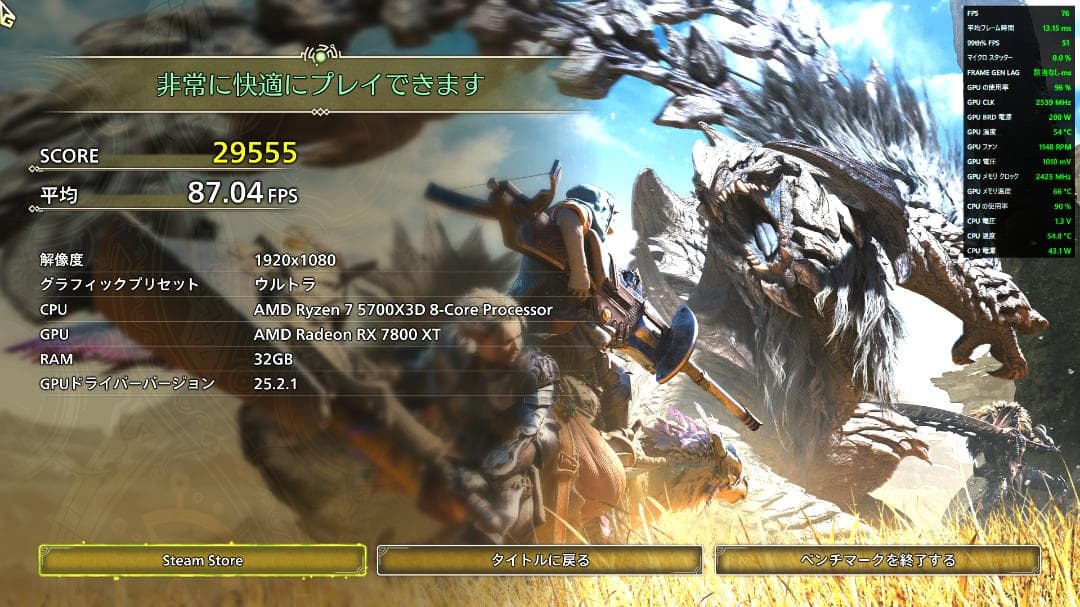1080x607 pixels.
Task: Select タイトルに戻る to return to title
Action: click(540, 560)
